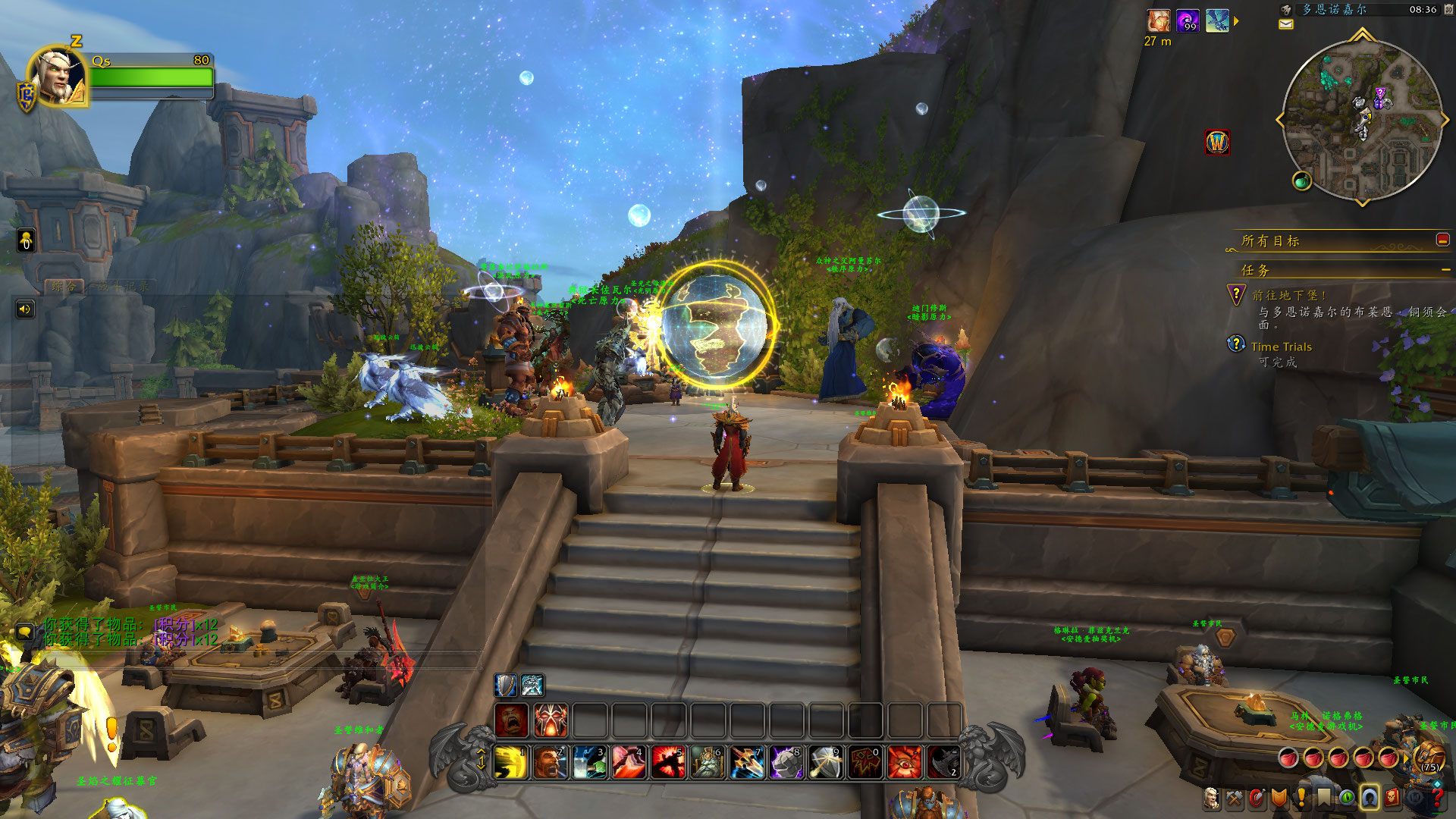Click the tracking binoculars button above minimap
Screen dimensions: 1456x819
[x=1286, y=10]
